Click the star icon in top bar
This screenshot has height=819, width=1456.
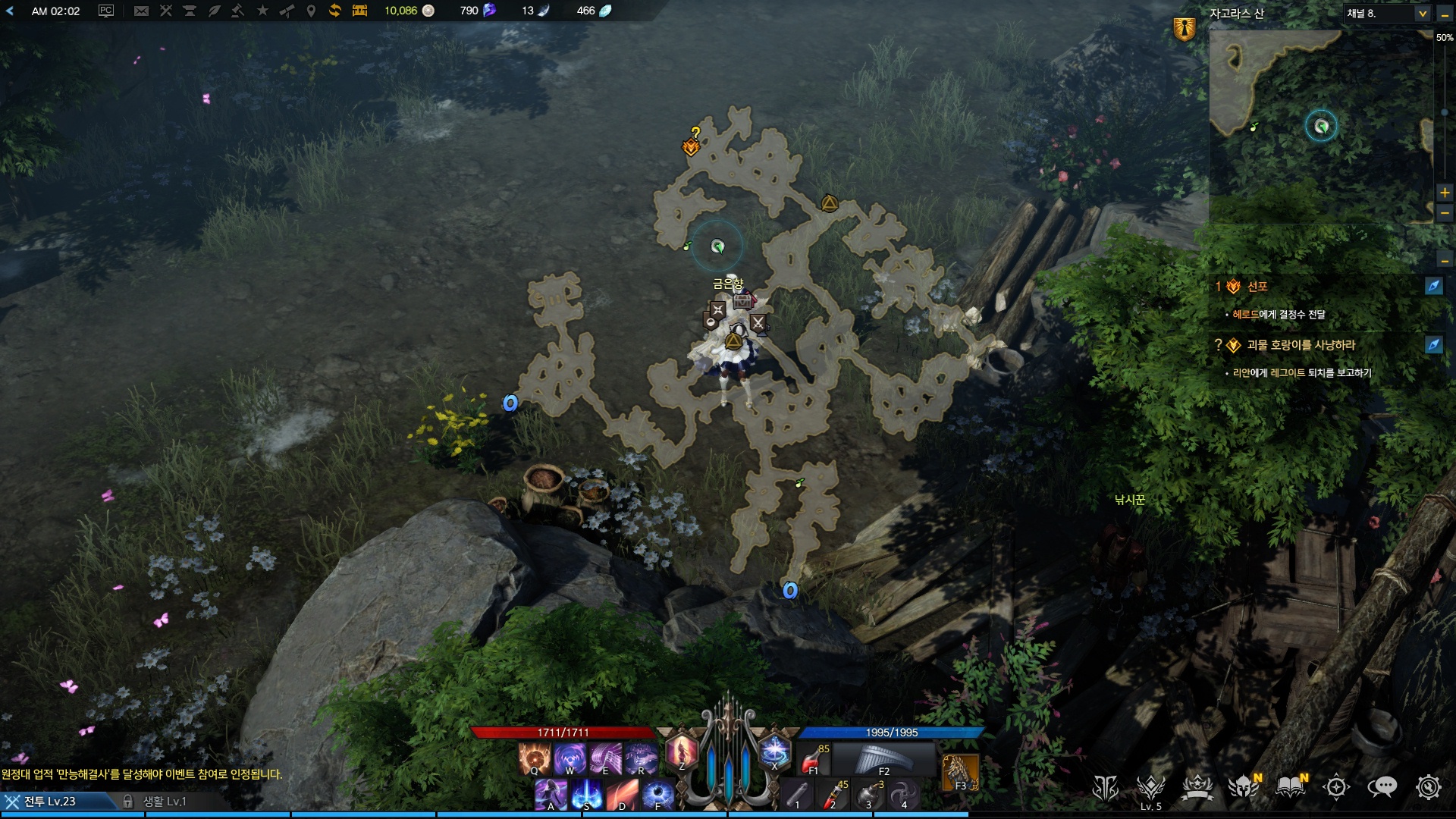coord(262,11)
